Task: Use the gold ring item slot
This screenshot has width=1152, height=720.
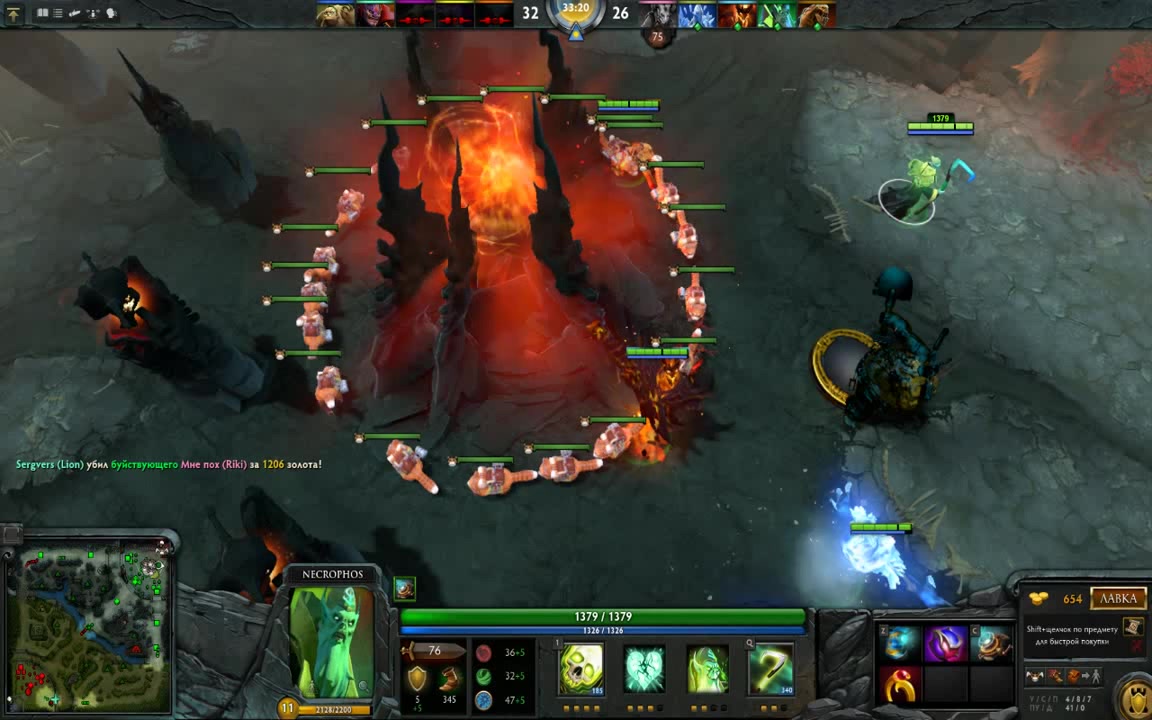Action: click(x=900, y=684)
